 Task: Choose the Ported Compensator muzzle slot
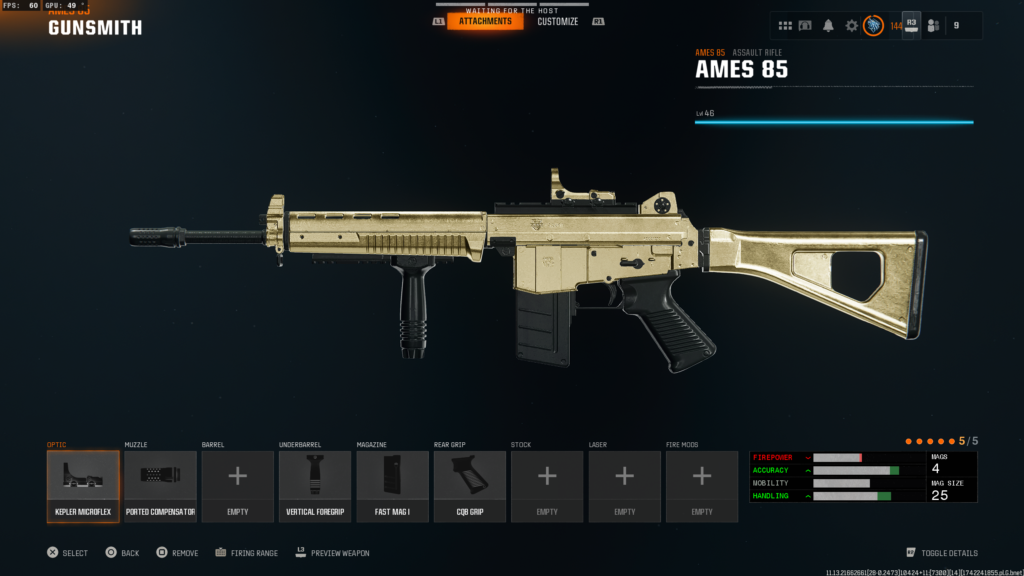(x=160, y=486)
